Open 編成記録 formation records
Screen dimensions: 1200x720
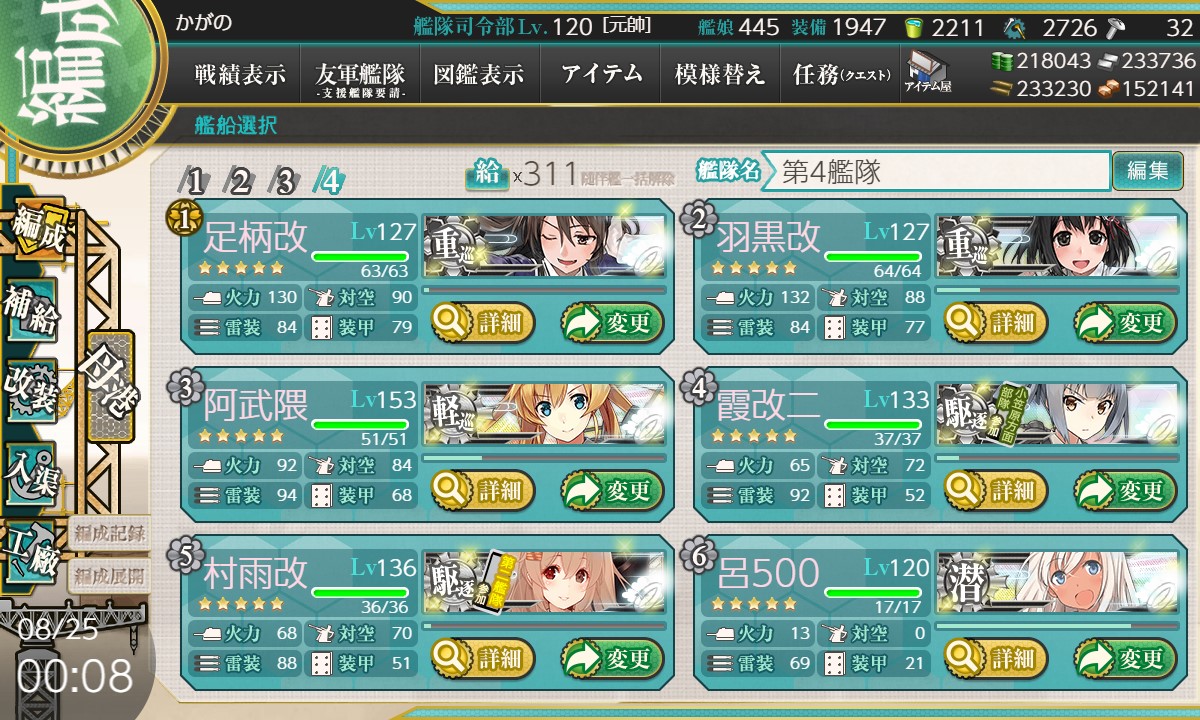(109, 533)
